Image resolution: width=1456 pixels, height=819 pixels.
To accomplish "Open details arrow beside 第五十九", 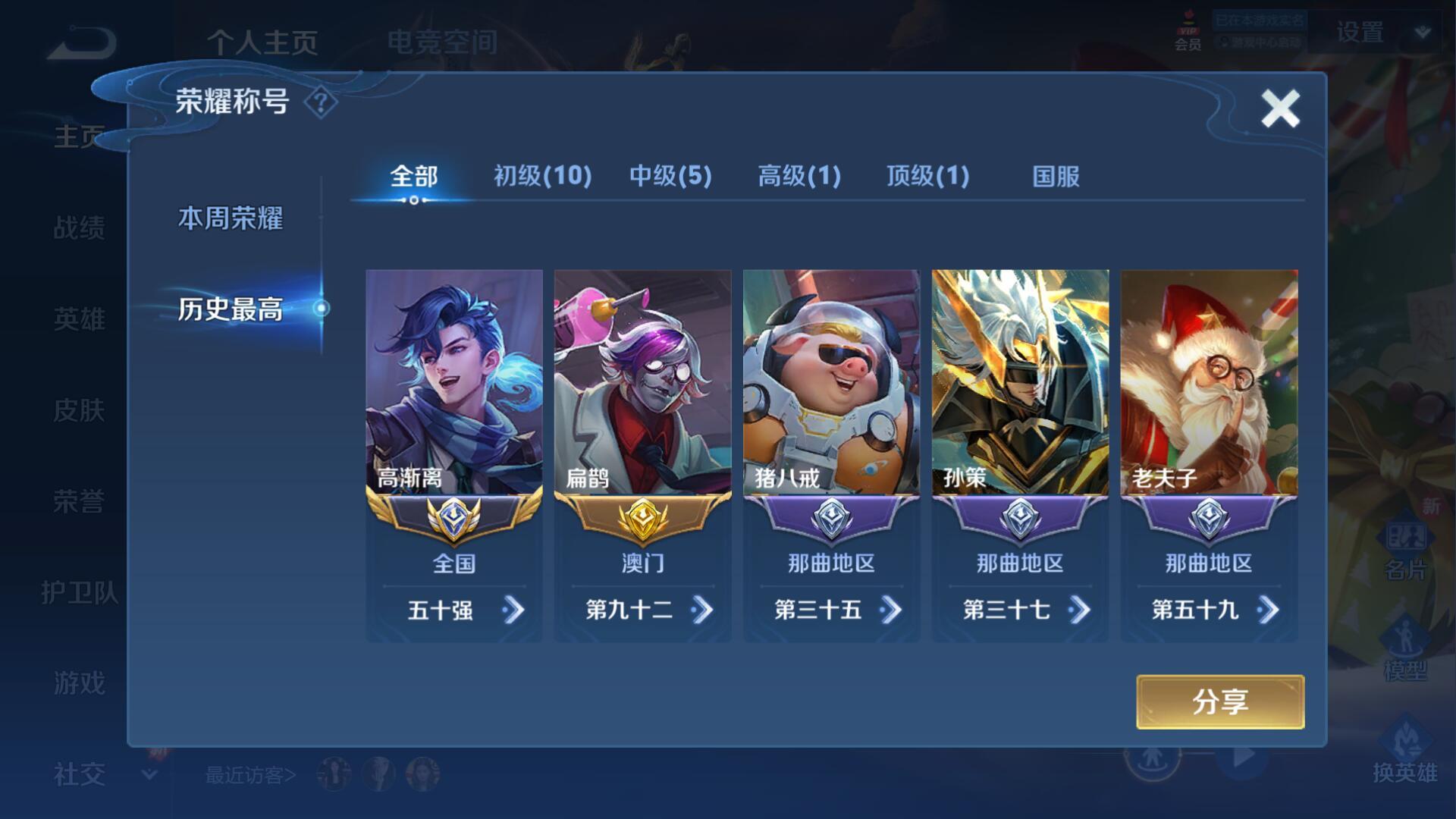I will [1268, 610].
